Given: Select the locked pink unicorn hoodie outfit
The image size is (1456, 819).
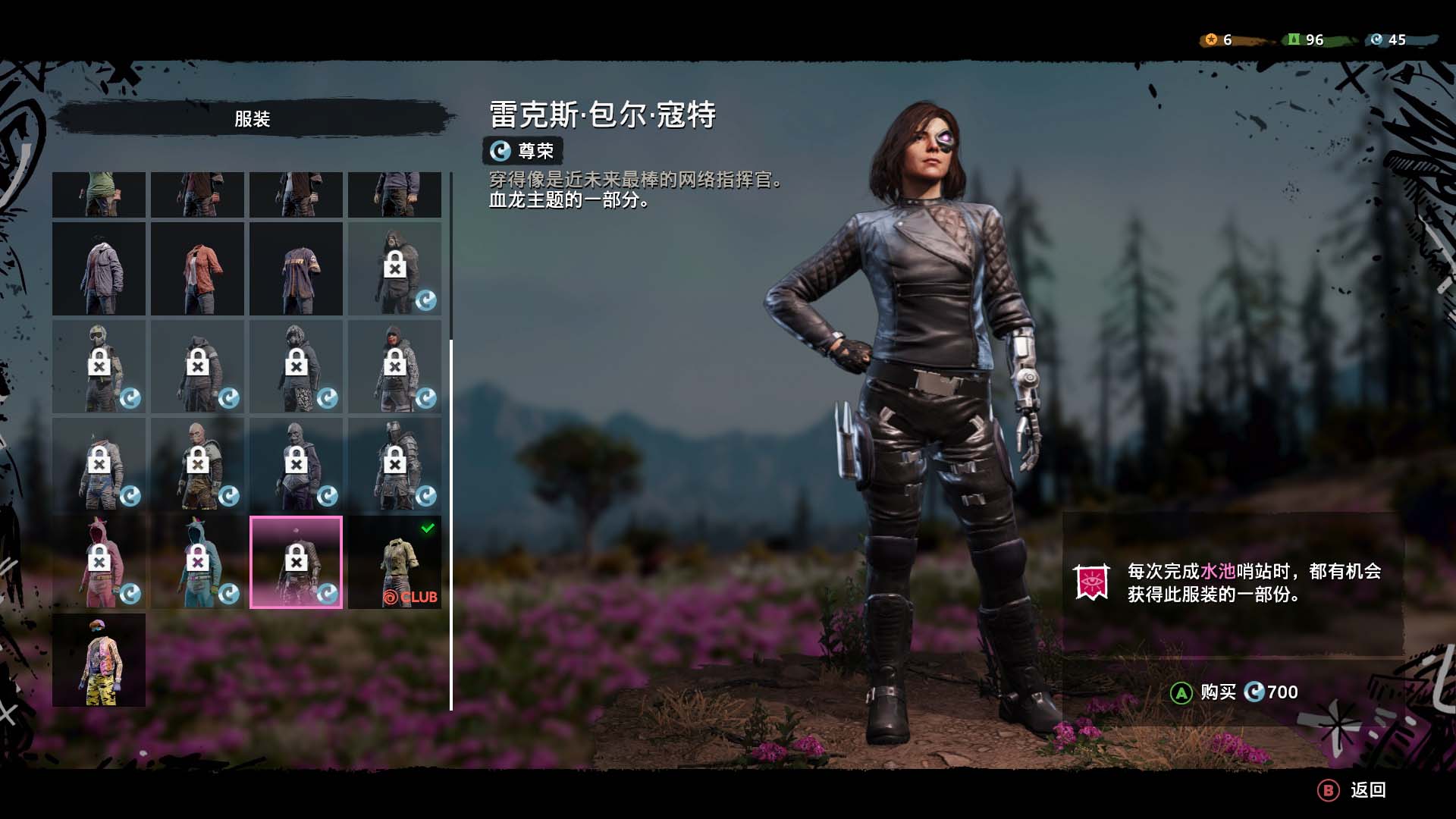Looking at the screenshot, I should 99,562.
